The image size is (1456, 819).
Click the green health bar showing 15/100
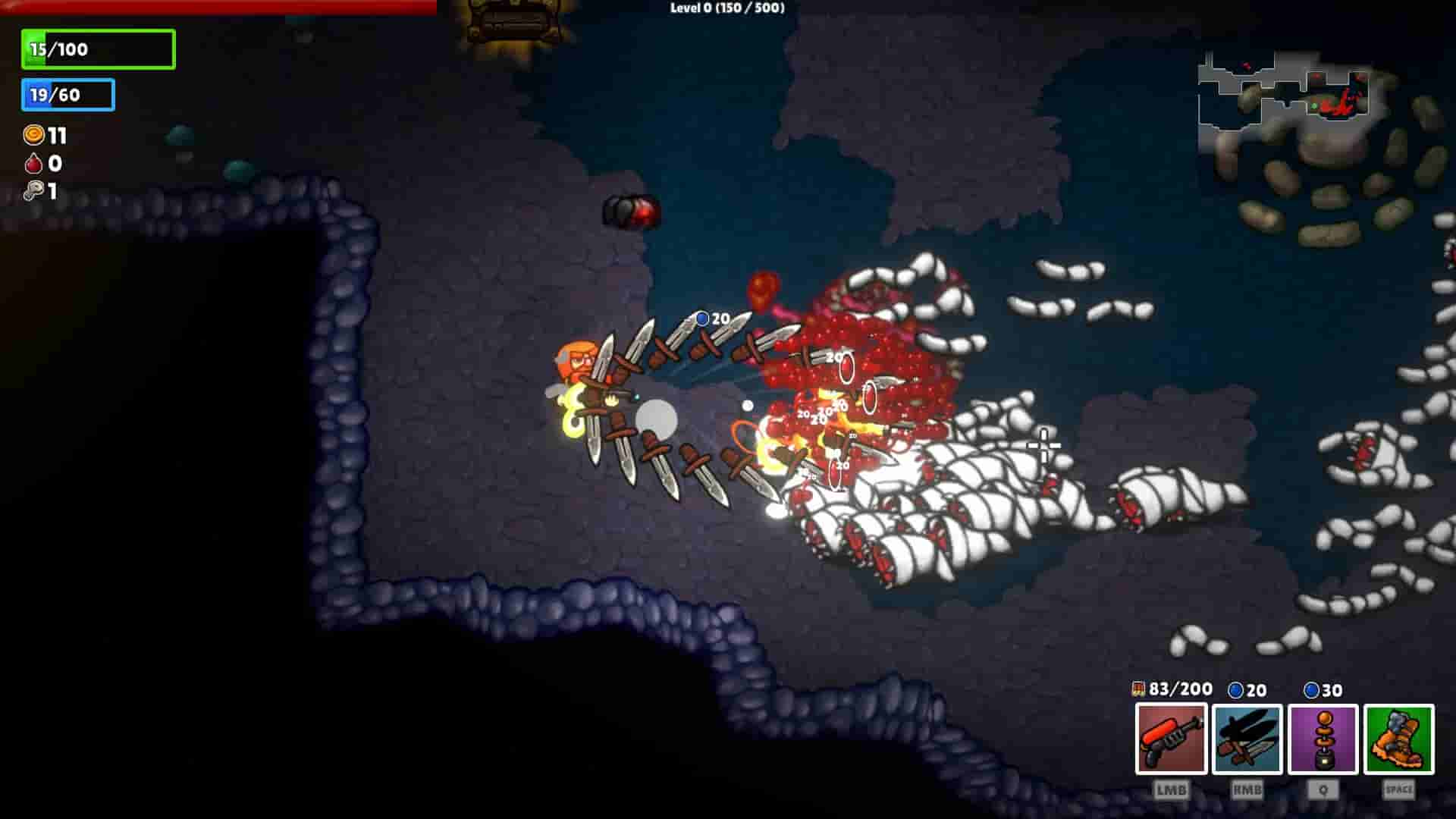tap(97, 49)
